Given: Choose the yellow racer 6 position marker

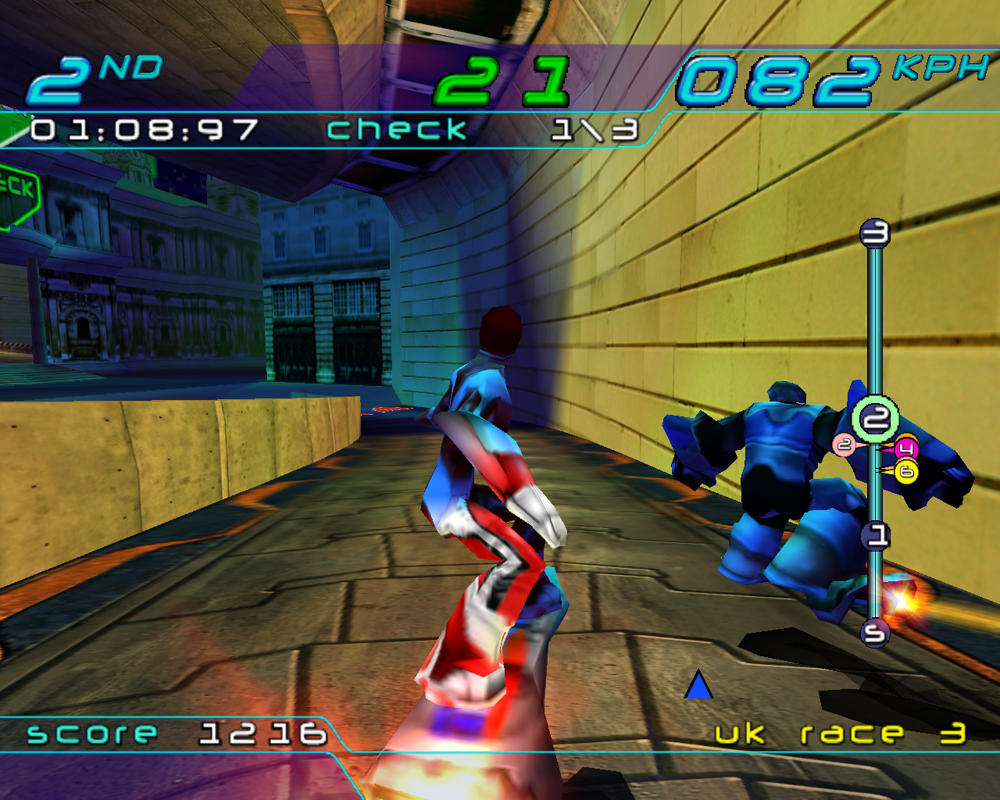Looking at the screenshot, I should (x=907, y=470).
